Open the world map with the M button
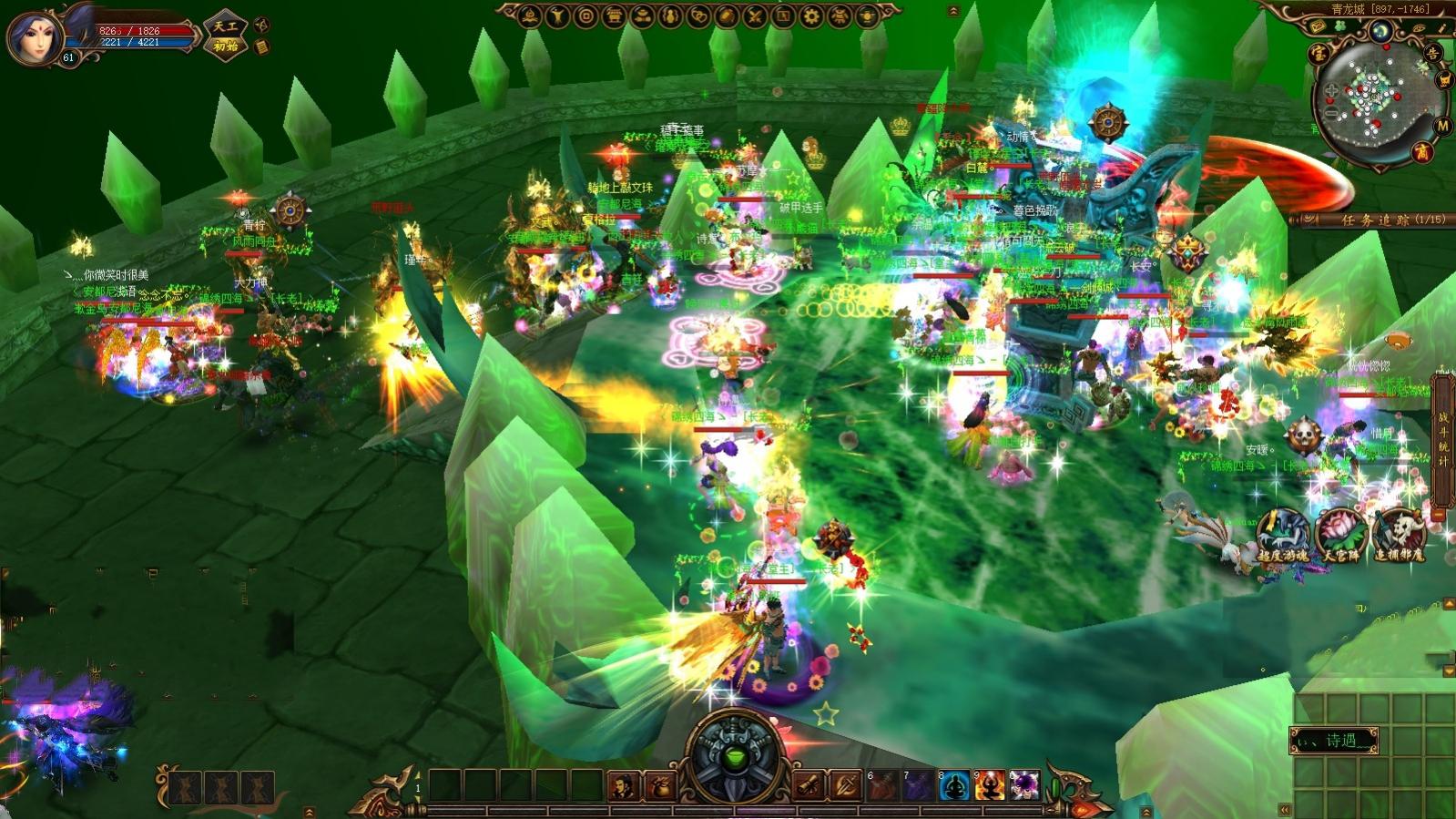Viewport: 1456px width, 819px height. pos(1441,126)
